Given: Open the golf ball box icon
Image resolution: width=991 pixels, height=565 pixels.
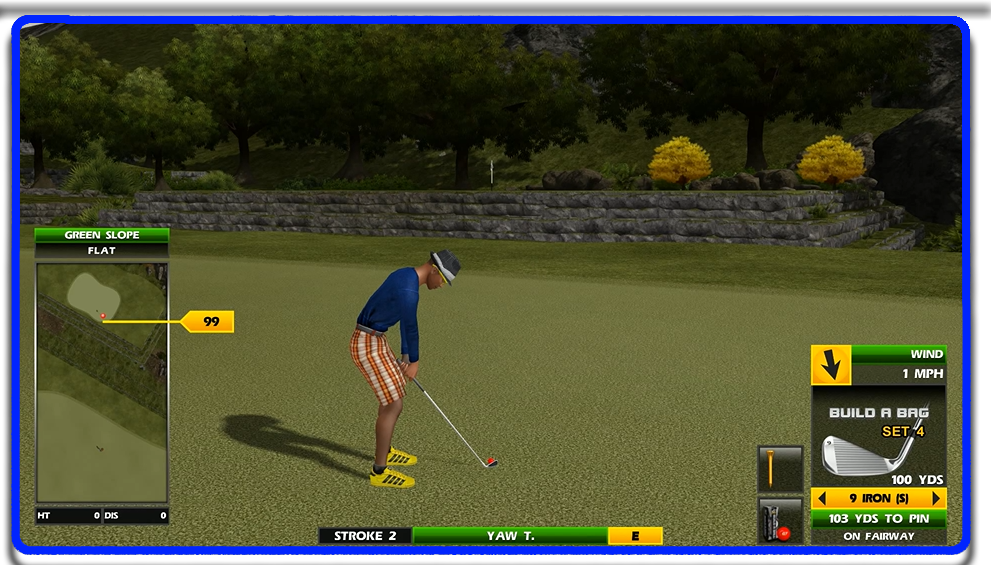Looking at the screenshot, I should pyautogui.click(x=780, y=521).
